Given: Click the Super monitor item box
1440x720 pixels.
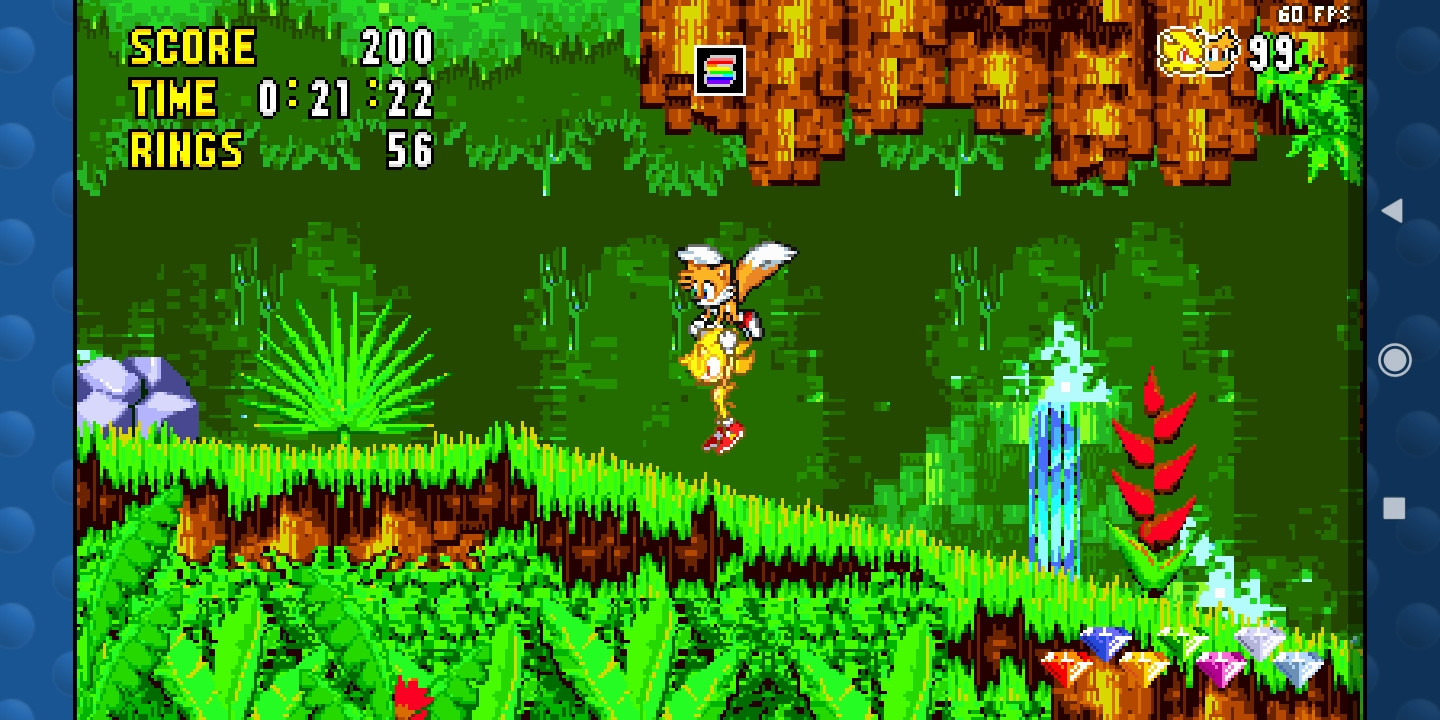Looking at the screenshot, I should [722, 68].
